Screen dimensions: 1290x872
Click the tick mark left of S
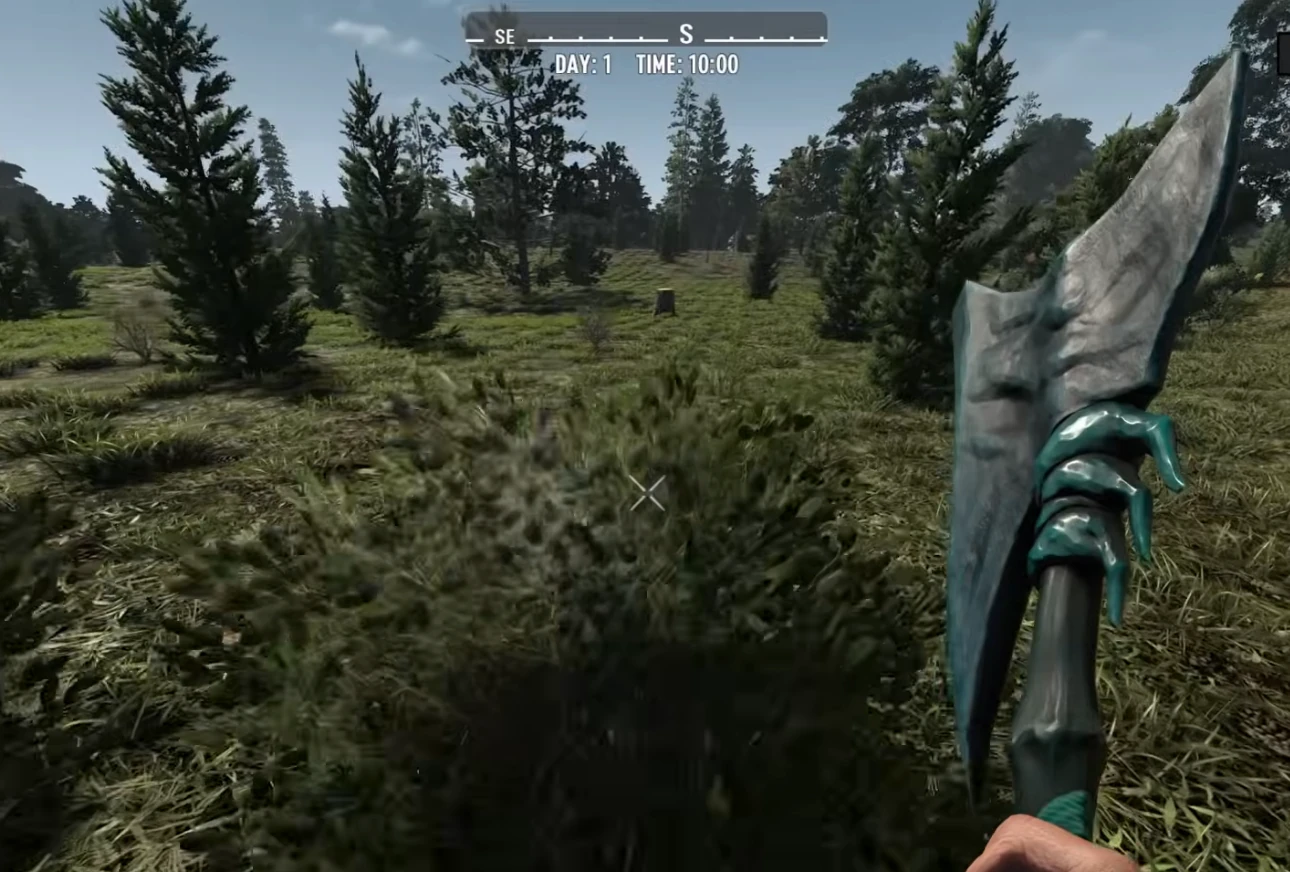click(642, 38)
